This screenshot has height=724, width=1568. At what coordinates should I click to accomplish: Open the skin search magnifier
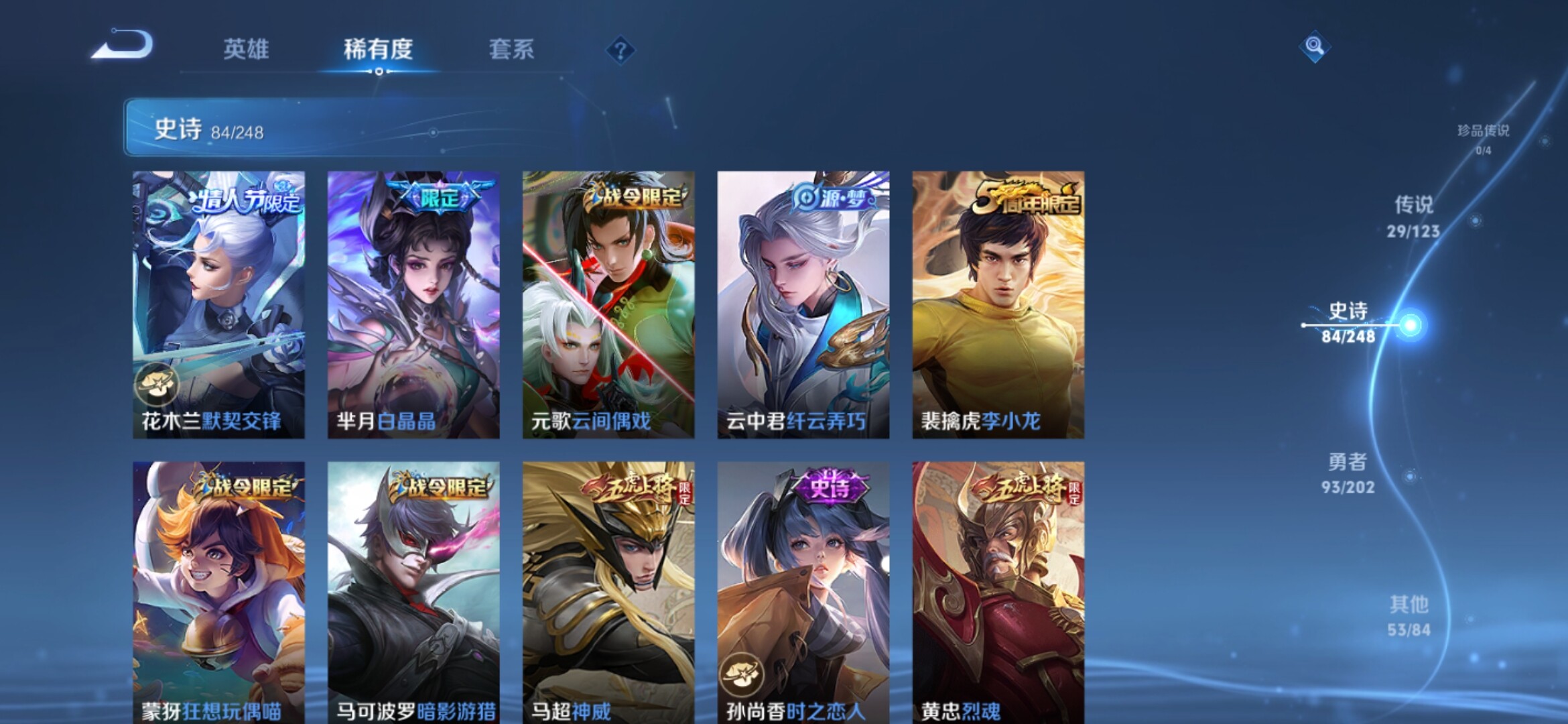(1314, 46)
